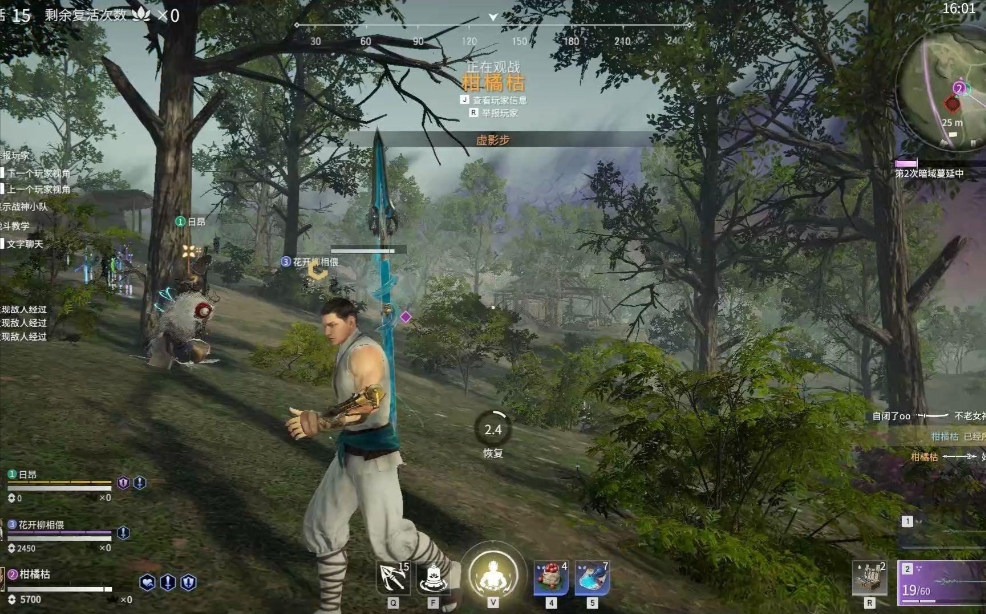The width and height of the screenshot is (986, 614).
Task: Use the blue armor powder slot
Action: tap(592, 578)
